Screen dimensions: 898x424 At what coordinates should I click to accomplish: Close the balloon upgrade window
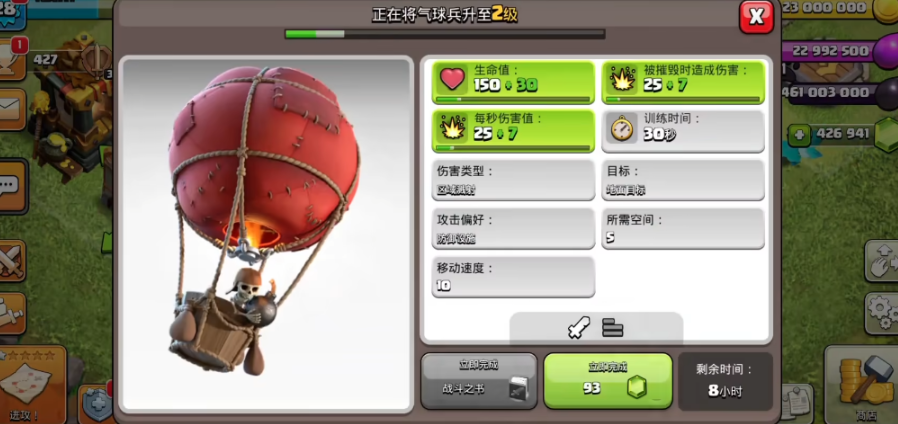756,17
